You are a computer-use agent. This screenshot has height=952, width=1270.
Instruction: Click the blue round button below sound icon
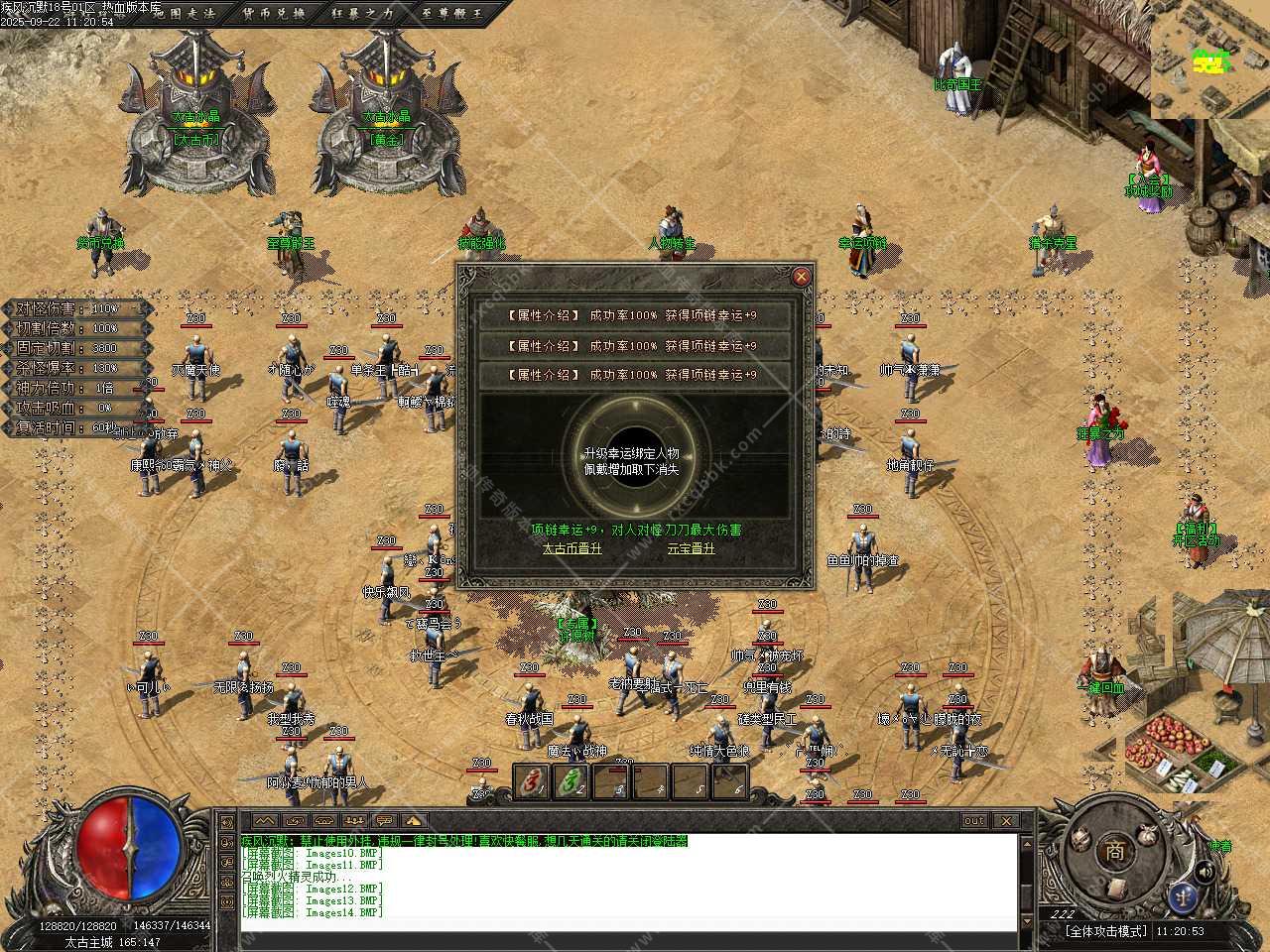(1182, 896)
